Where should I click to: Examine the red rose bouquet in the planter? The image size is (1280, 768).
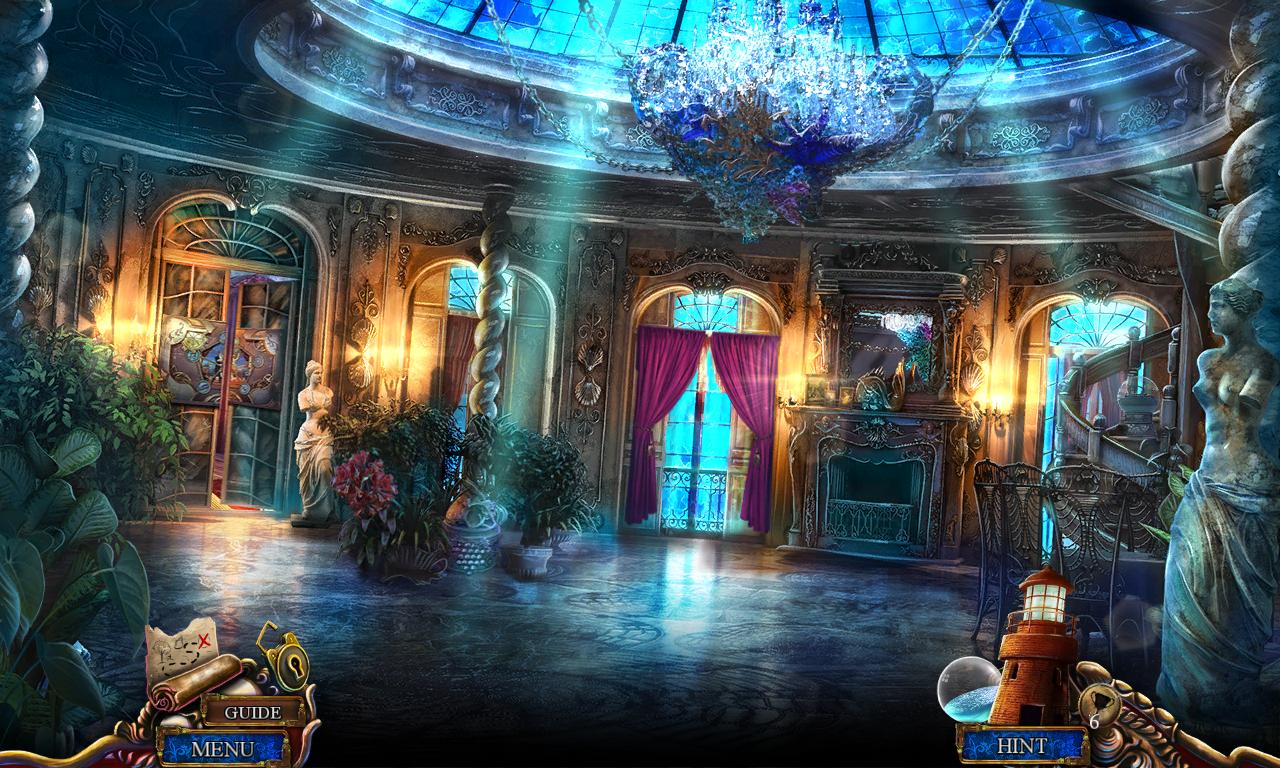[368, 485]
